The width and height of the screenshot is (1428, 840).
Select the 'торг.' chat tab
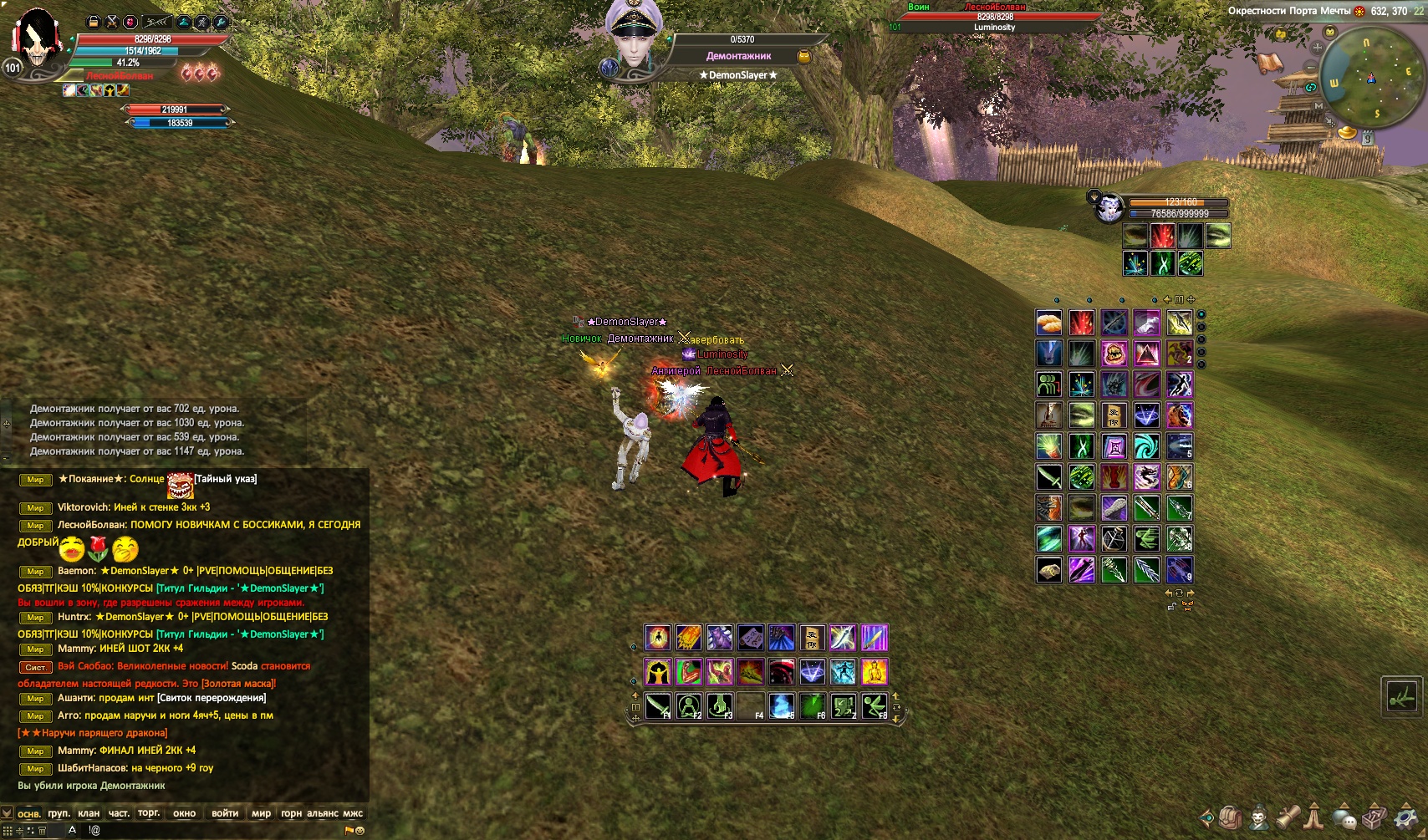149,813
